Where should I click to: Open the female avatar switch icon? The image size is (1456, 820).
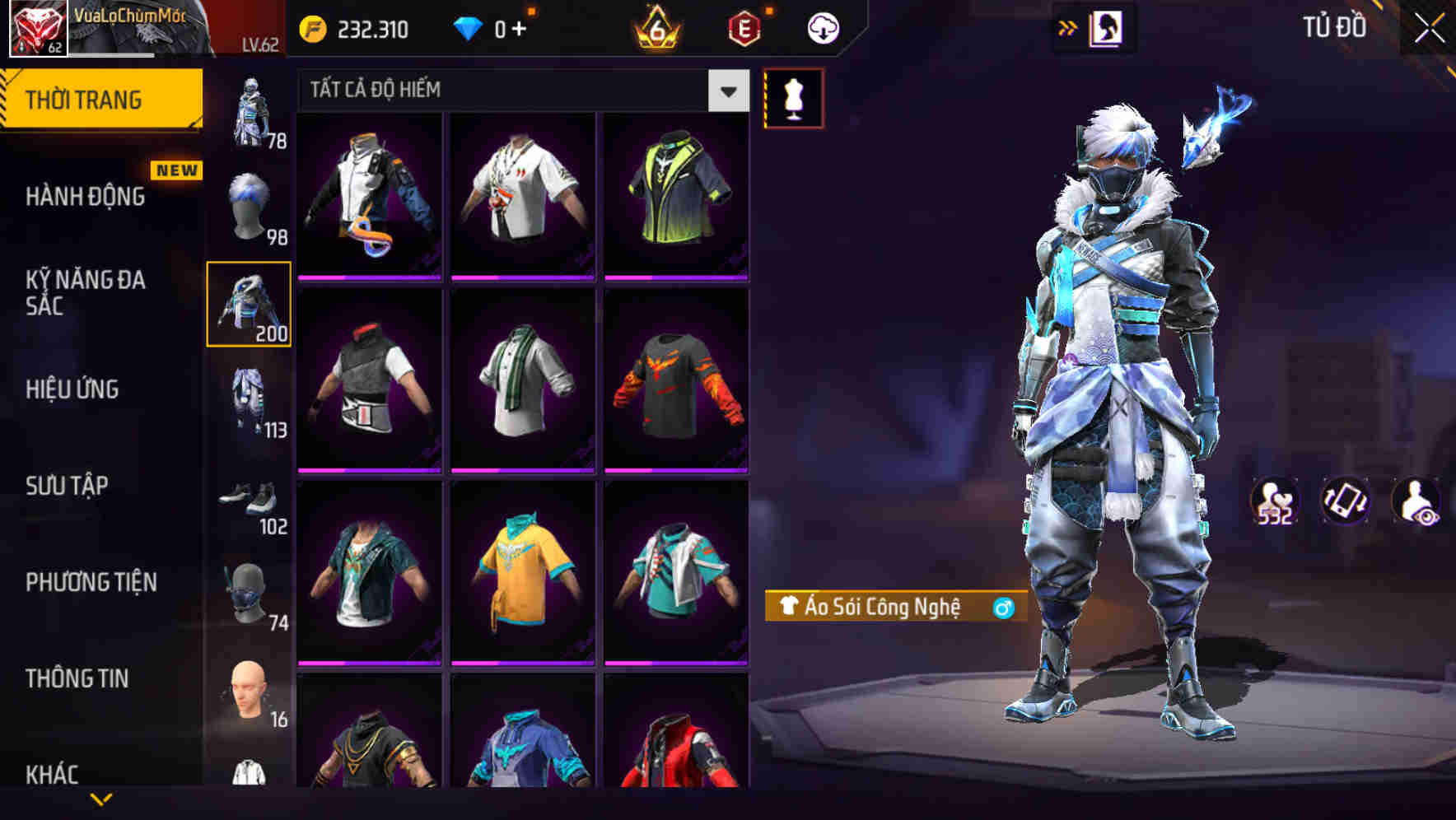pyautogui.click(x=1107, y=27)
